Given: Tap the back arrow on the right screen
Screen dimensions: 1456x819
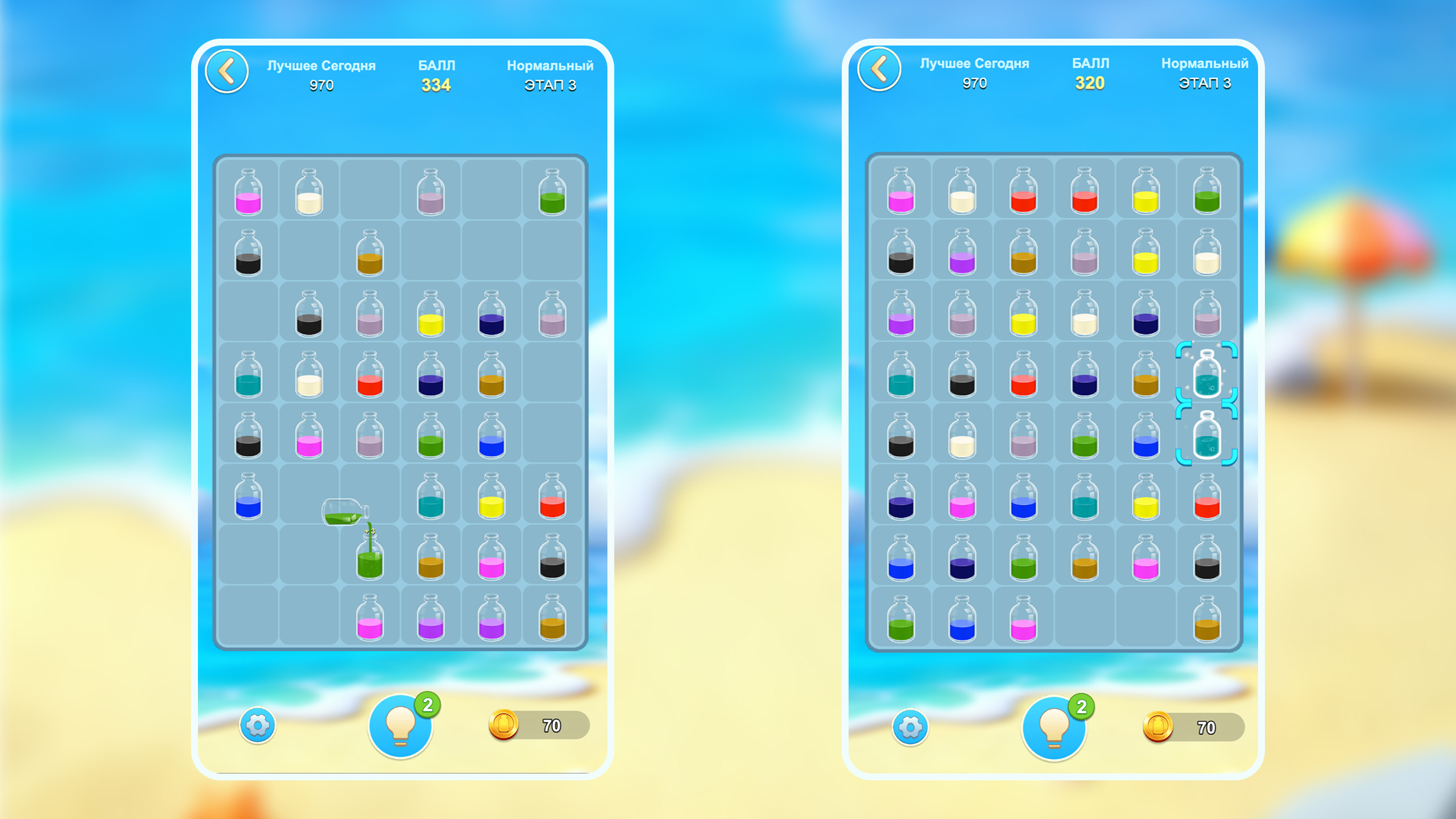Looking at the screenshot, I should pyautogui.click(x=879, y=68).
